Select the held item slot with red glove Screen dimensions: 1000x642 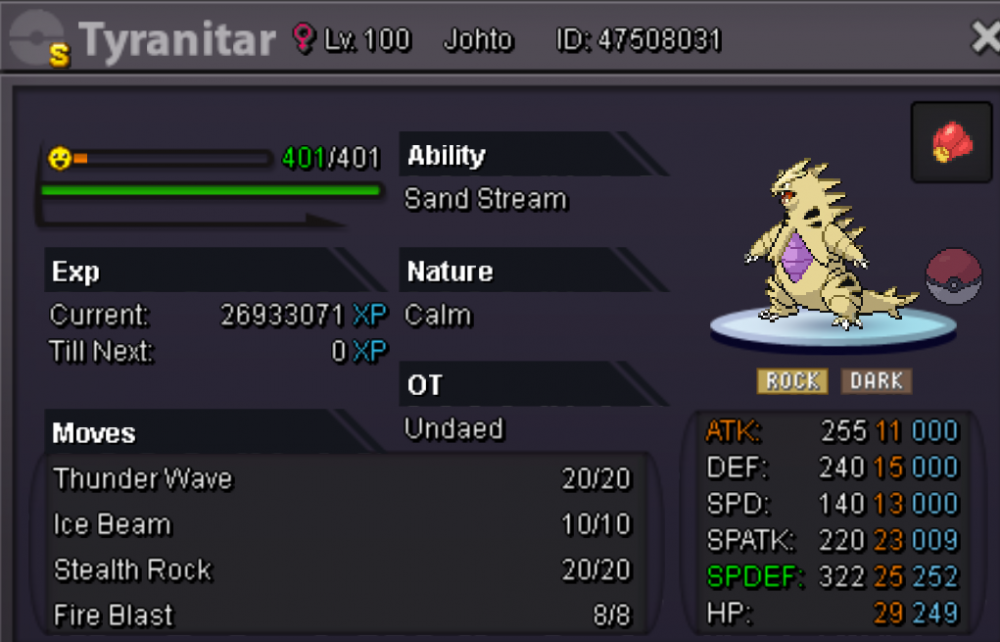click(950, 142)
